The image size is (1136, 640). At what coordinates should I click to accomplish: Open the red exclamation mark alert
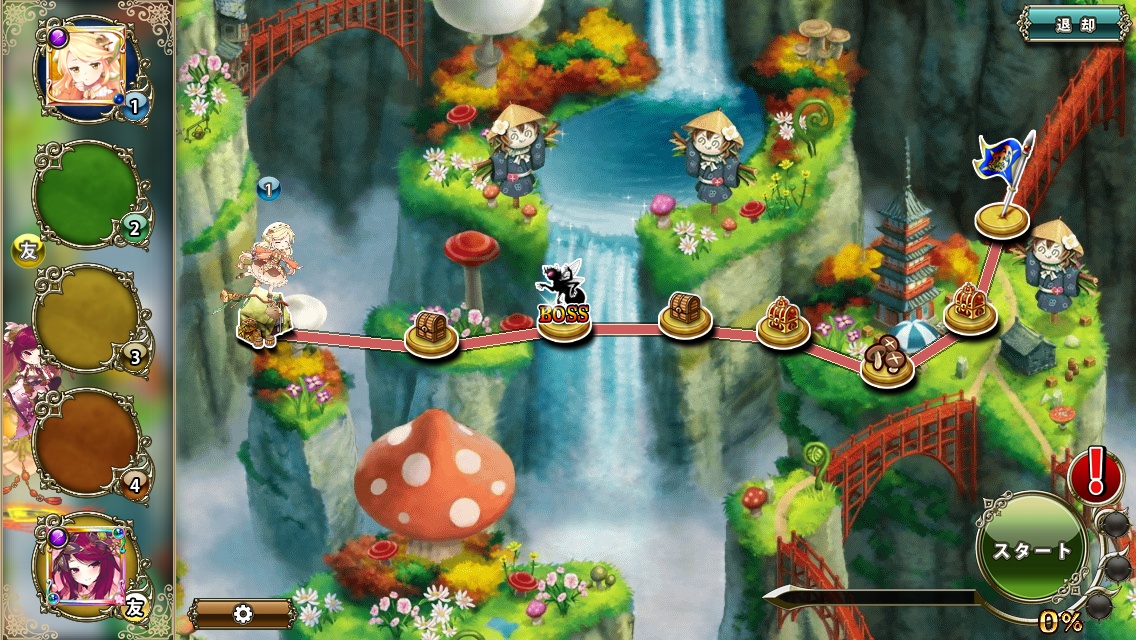point(1096,473)
